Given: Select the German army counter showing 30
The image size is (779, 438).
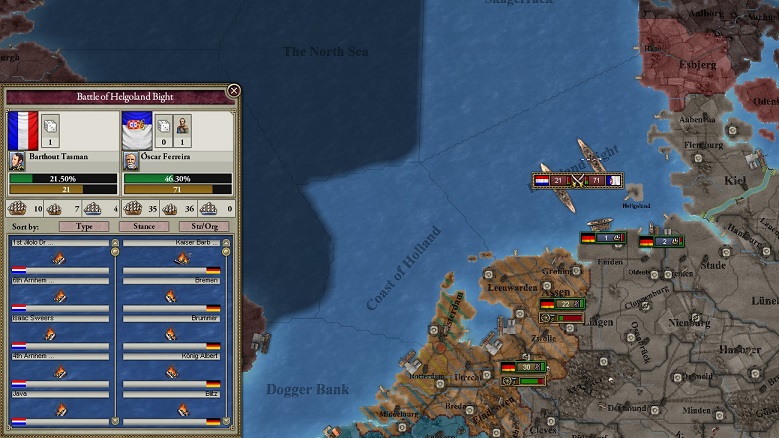Looking at the screenshot, I should pyautogui.click(x=526, y=367).
